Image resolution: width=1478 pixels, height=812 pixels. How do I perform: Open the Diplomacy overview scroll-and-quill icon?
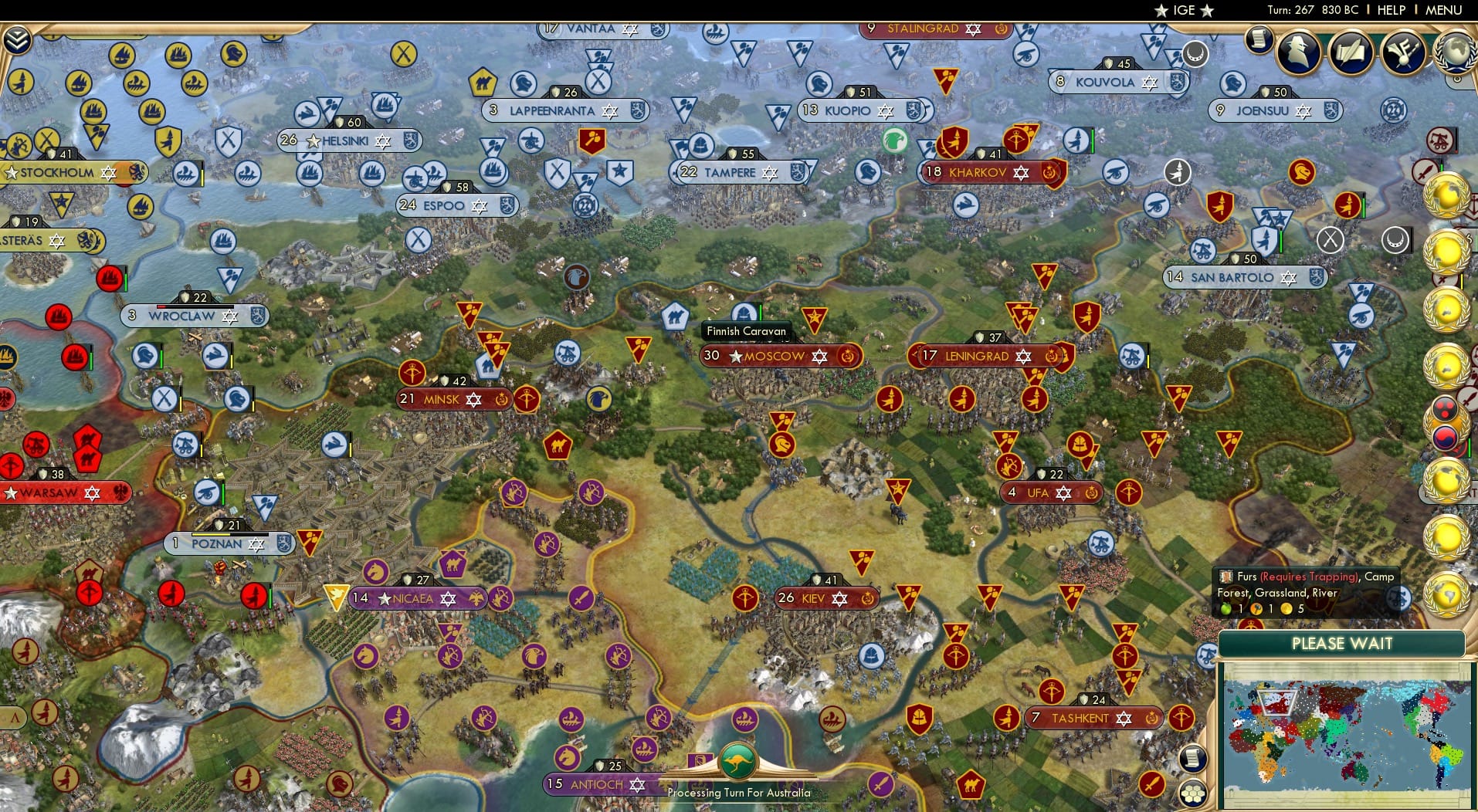[1353, 51]
